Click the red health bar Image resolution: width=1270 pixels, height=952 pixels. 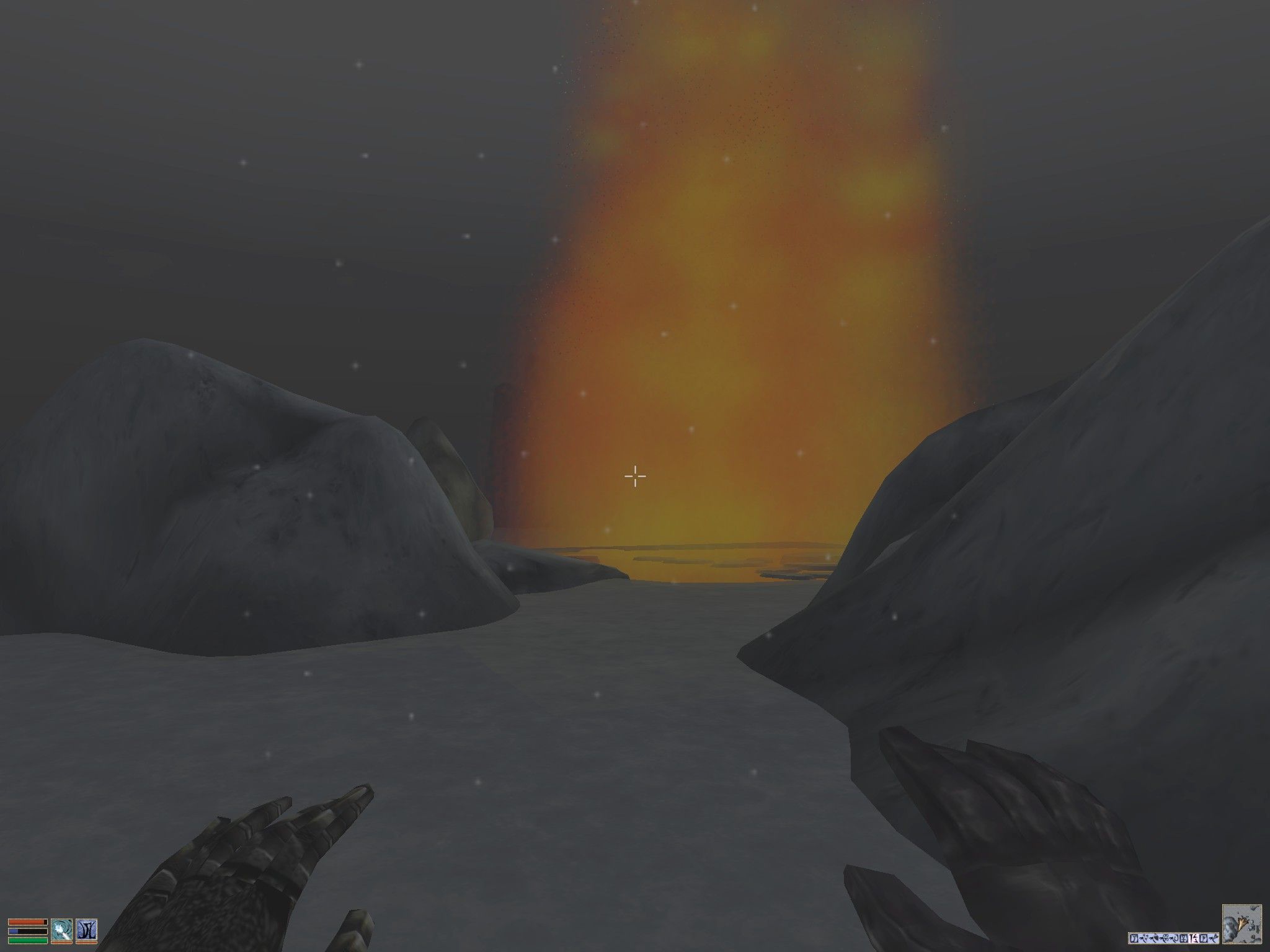click(27, 922)
